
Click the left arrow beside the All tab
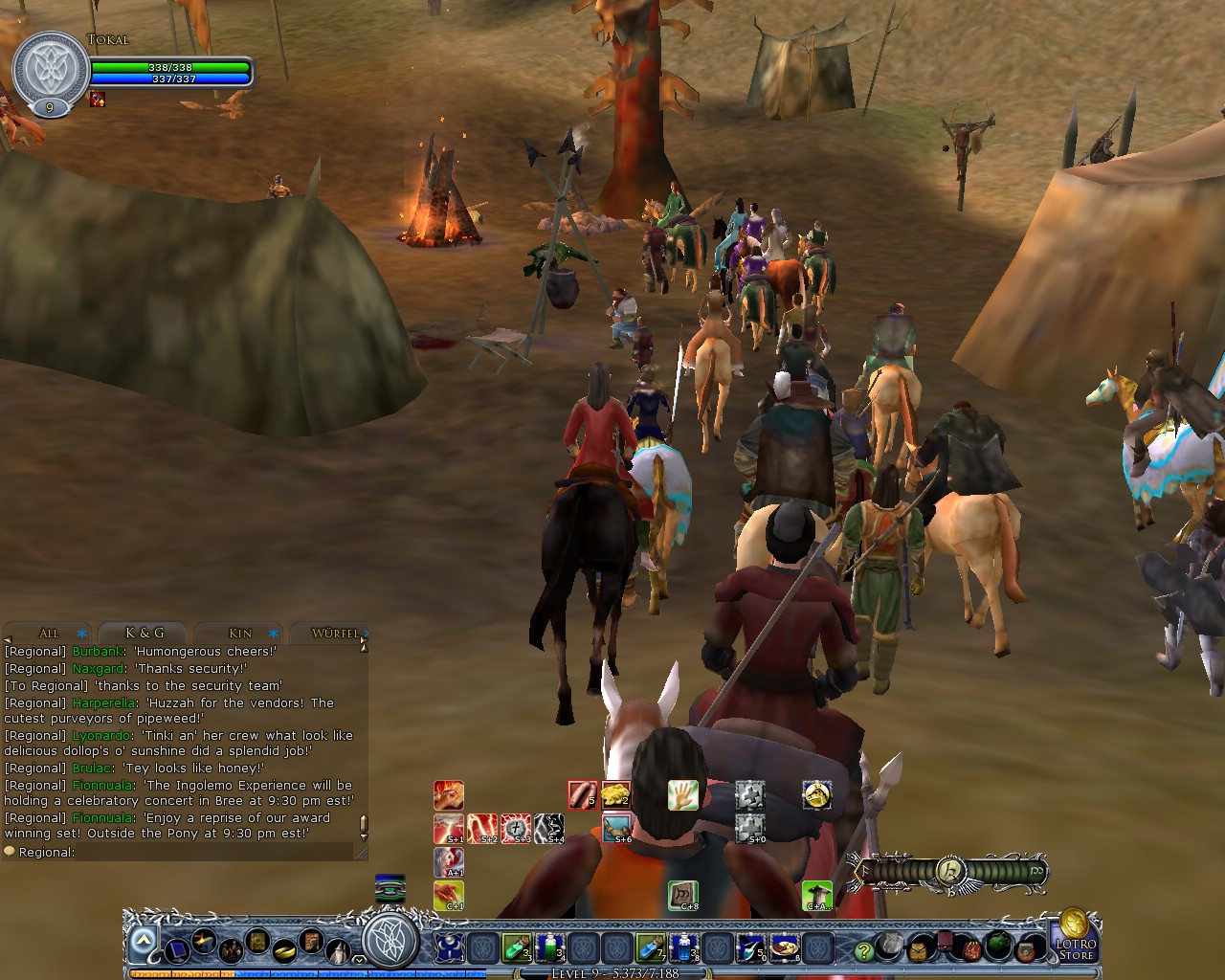click(6, 638)
